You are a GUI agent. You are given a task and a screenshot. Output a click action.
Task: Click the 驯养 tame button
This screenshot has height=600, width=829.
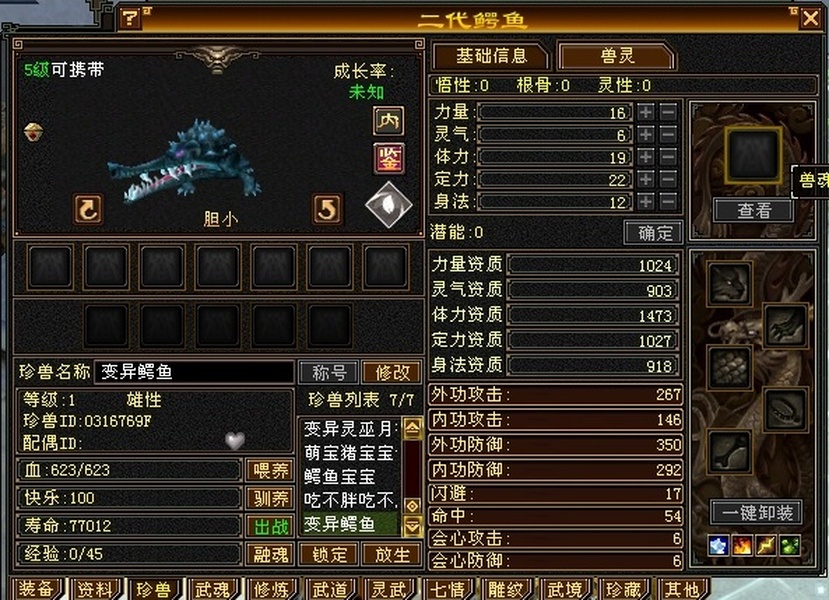tap(269, 498)
